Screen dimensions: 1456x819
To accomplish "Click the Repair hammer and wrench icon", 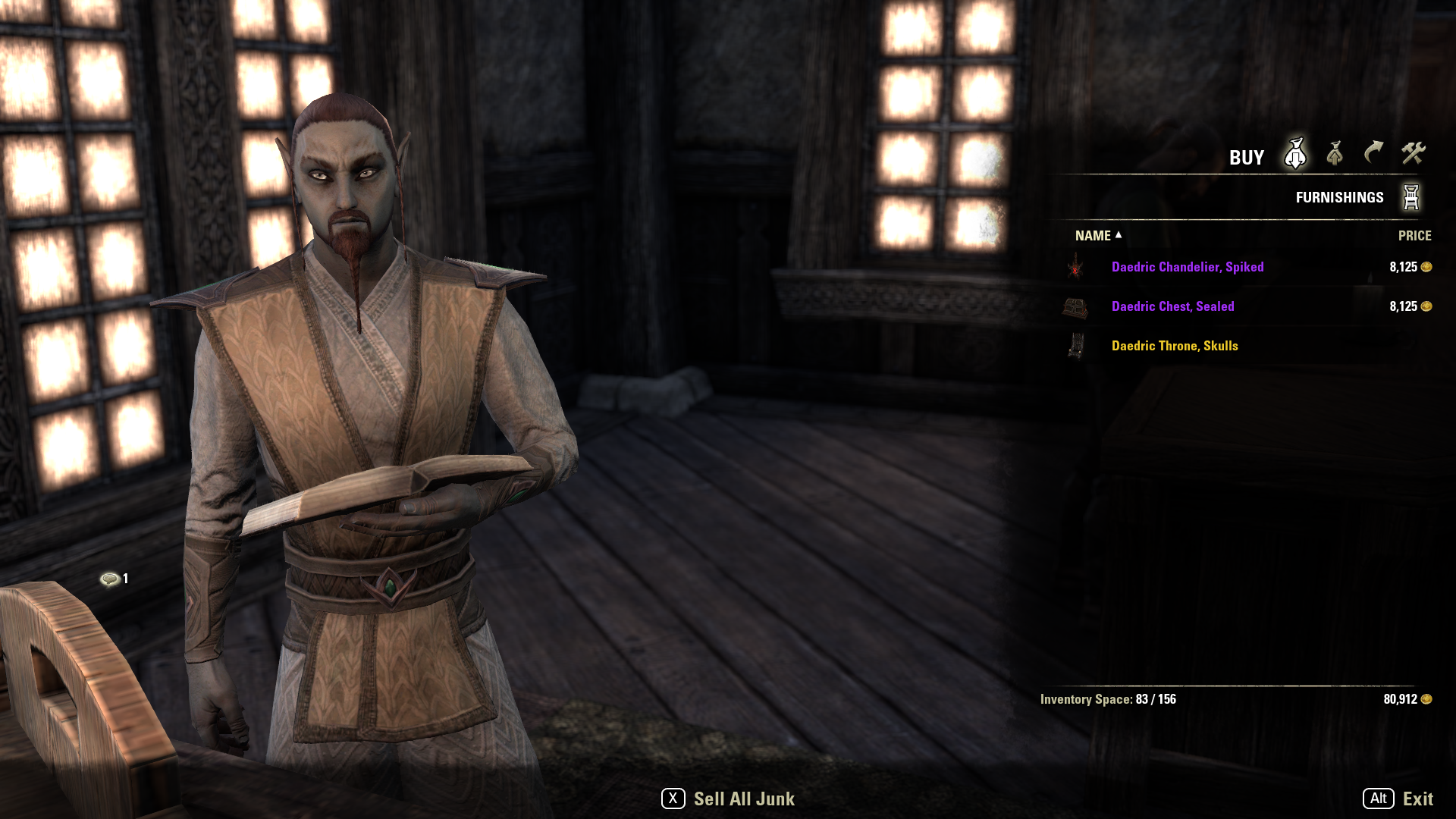I will click(x=1415, y=154).
